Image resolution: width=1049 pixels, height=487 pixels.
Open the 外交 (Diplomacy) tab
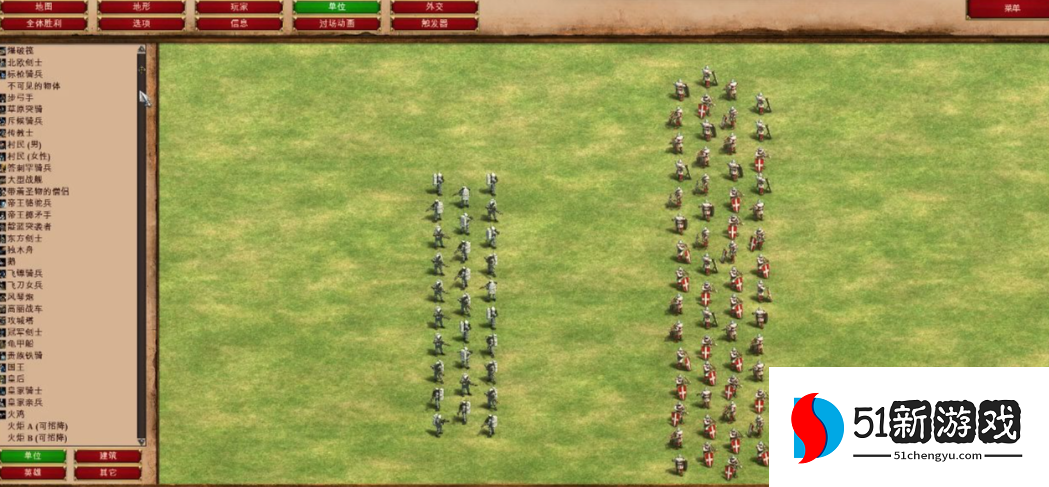434,7
